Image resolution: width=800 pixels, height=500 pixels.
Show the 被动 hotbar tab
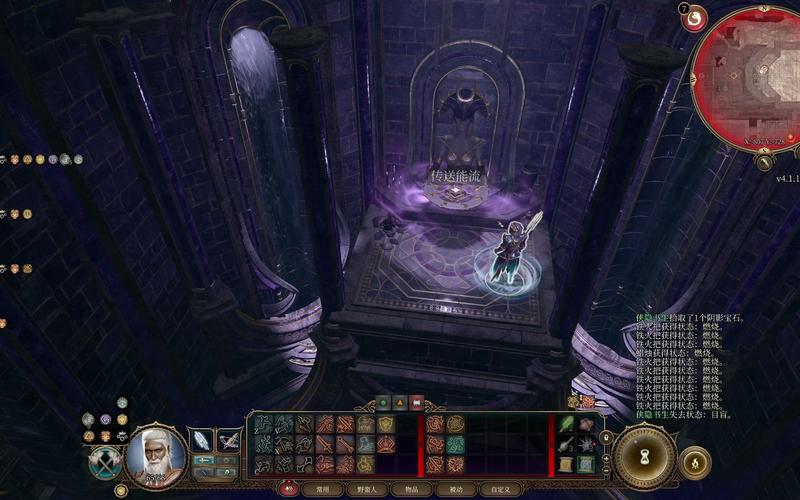pos(455,489)
